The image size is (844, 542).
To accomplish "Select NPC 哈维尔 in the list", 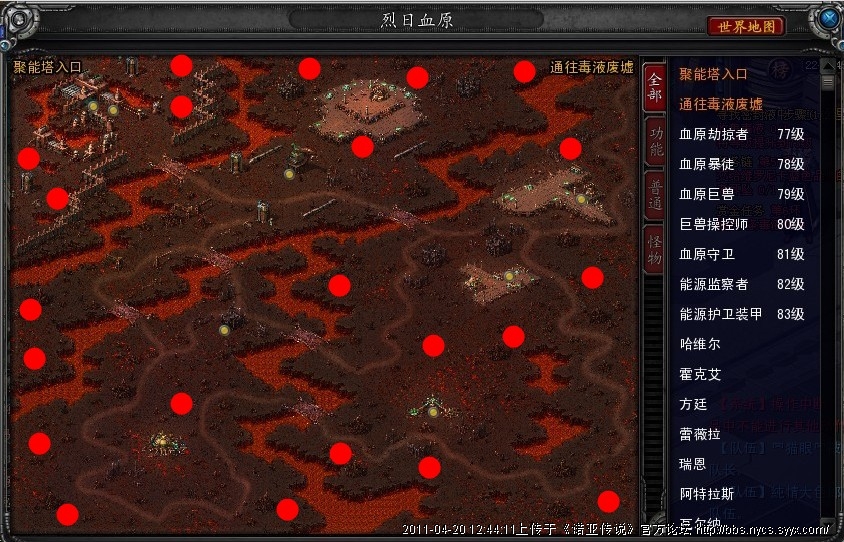I will pyautogui.click(x=700, y=344).
